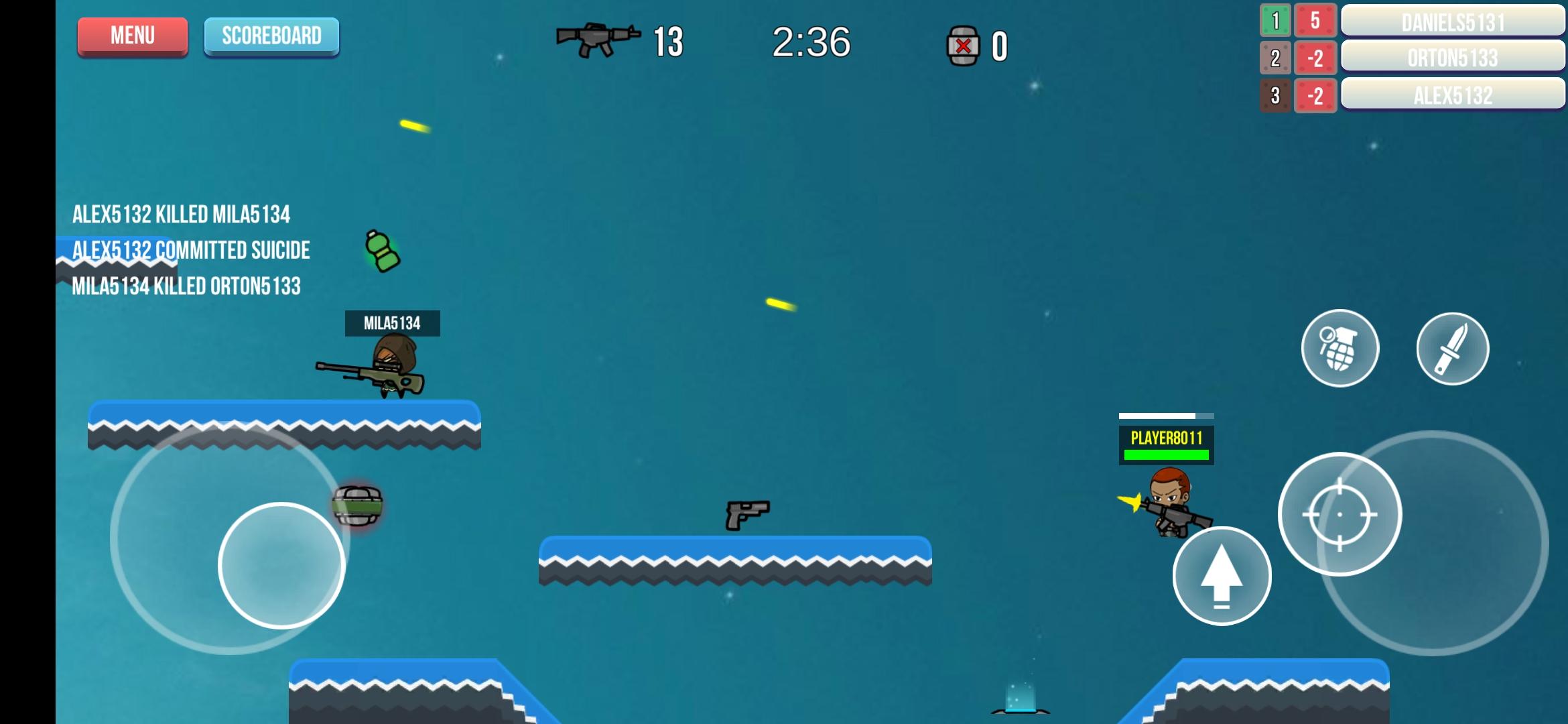Tap ALEX5132's leaderboard entry

pos(1453,96)
